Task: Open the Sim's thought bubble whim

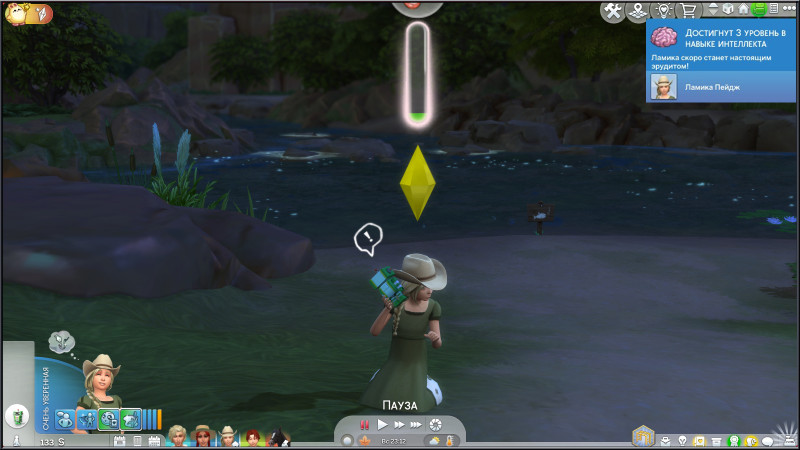Action: pos(62,342)
